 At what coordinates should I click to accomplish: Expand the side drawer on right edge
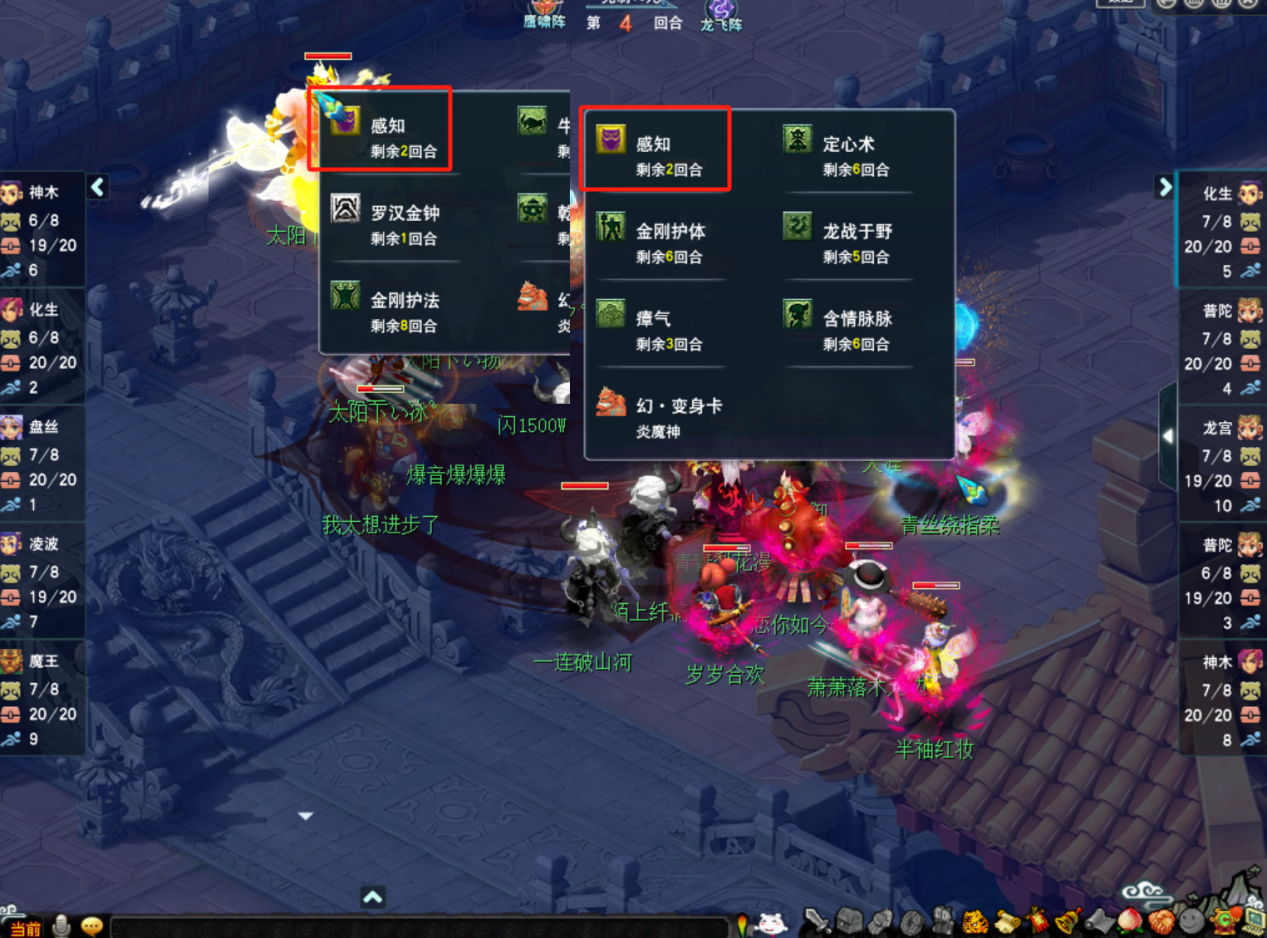[1168, 437]
